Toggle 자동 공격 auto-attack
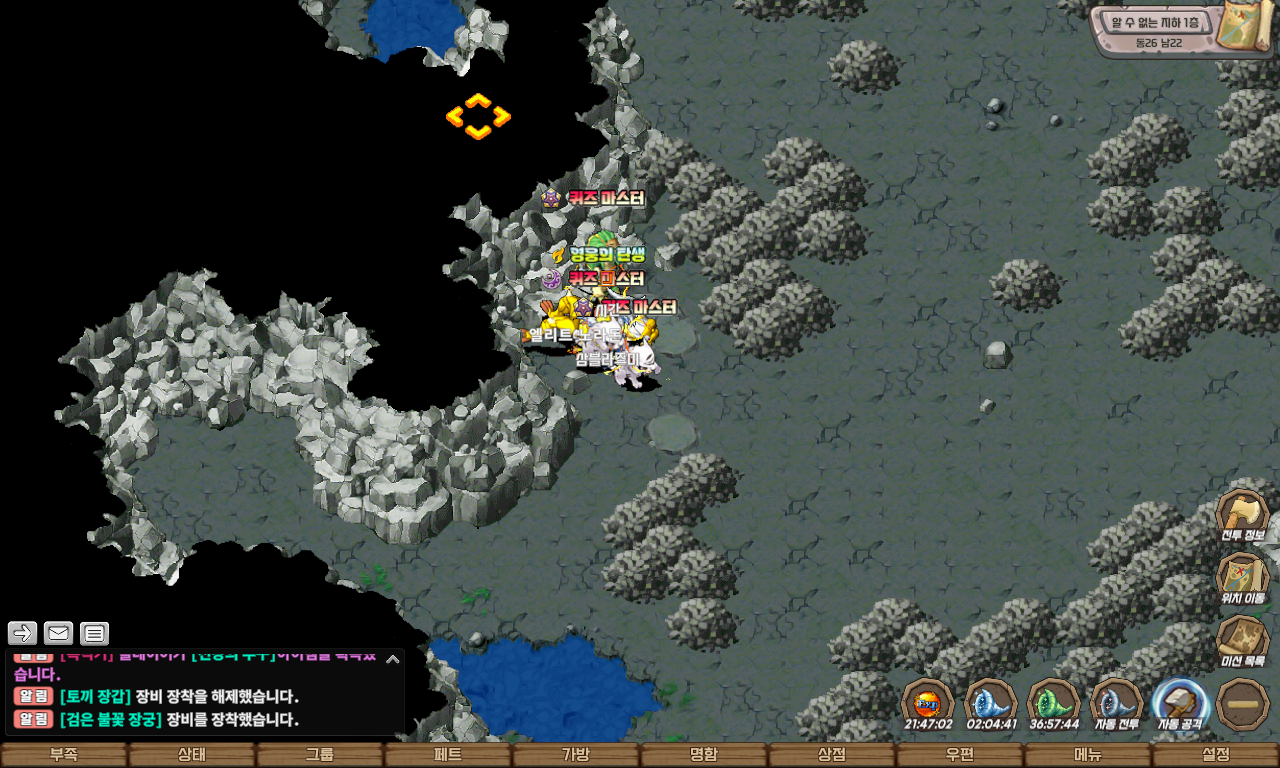Viewport: 1280px width, 768px height. click(x=1180, y=704)
